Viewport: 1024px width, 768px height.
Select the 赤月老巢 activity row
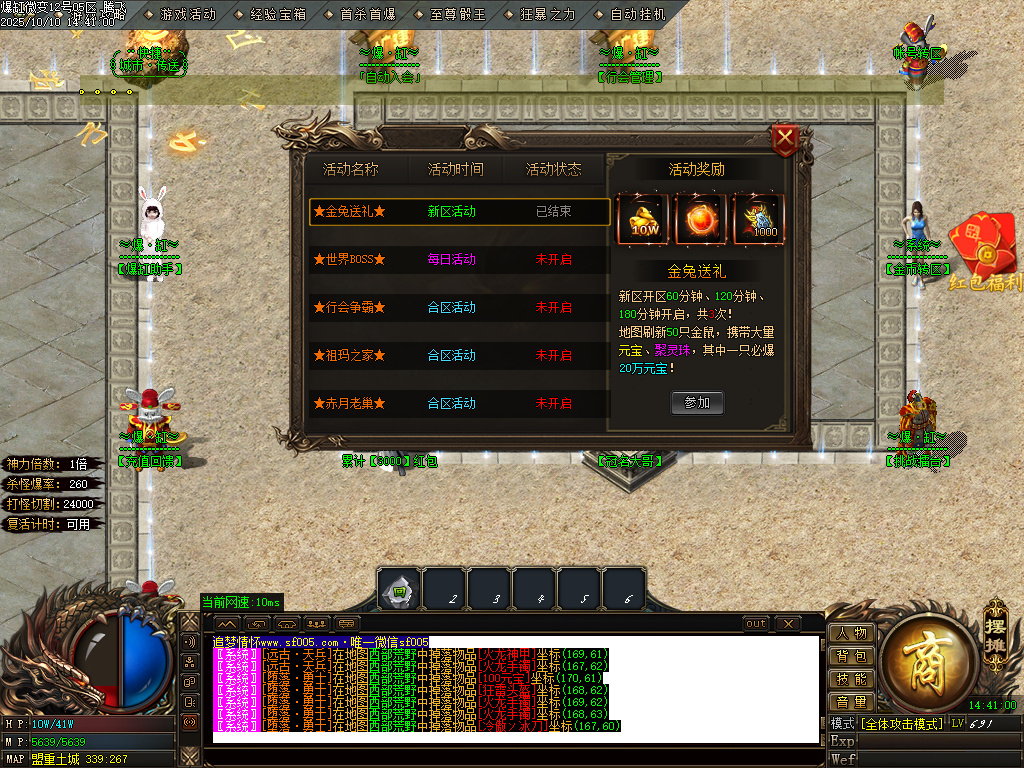click(459, 403)
